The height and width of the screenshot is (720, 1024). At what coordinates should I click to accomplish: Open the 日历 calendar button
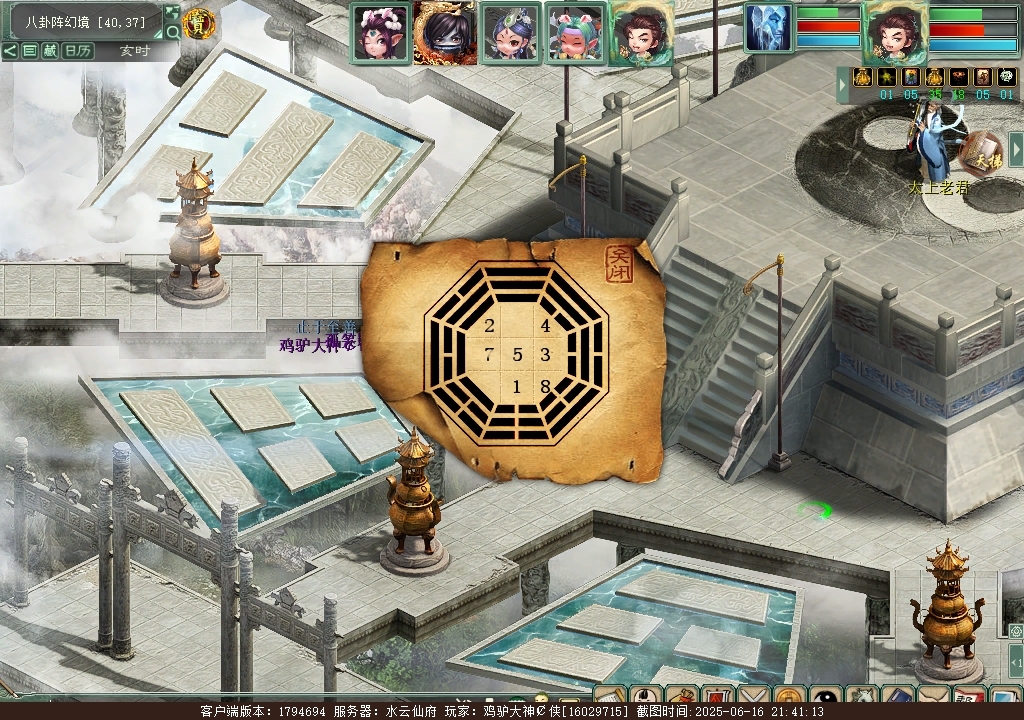point(78,51)
